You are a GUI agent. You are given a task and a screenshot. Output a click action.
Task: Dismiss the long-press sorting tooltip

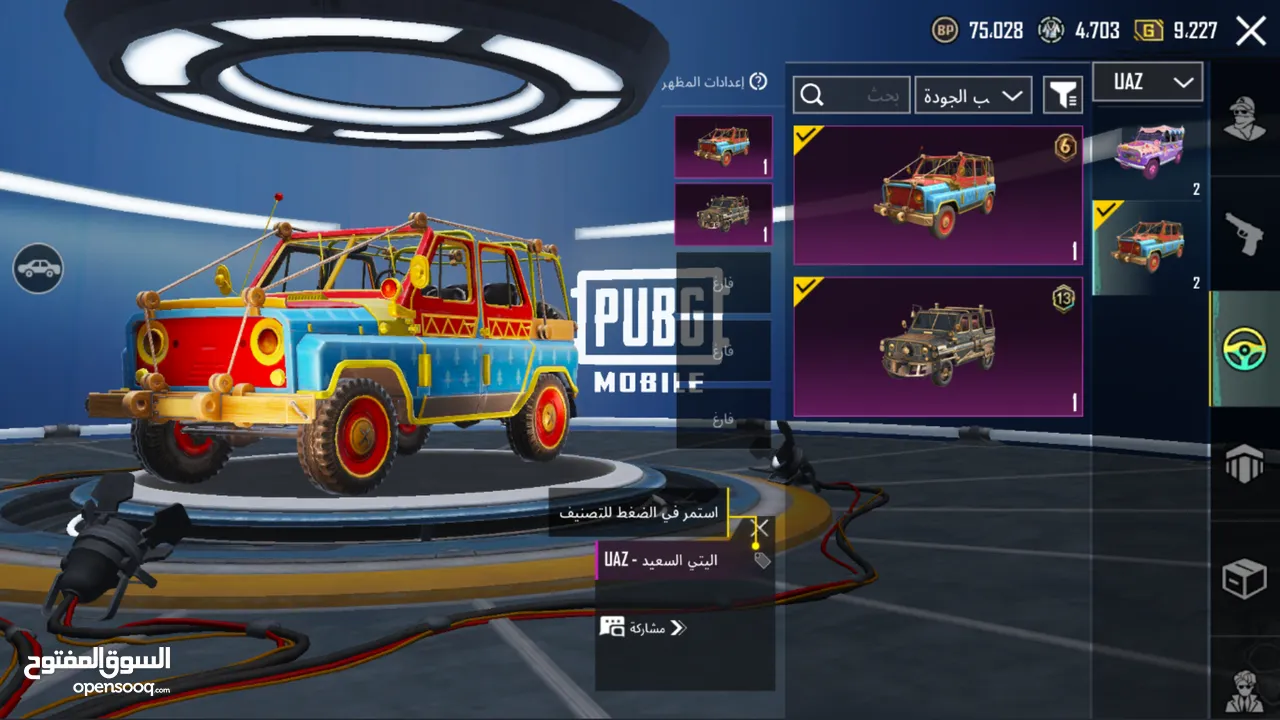pyautogui.click(x=760, y=528)
